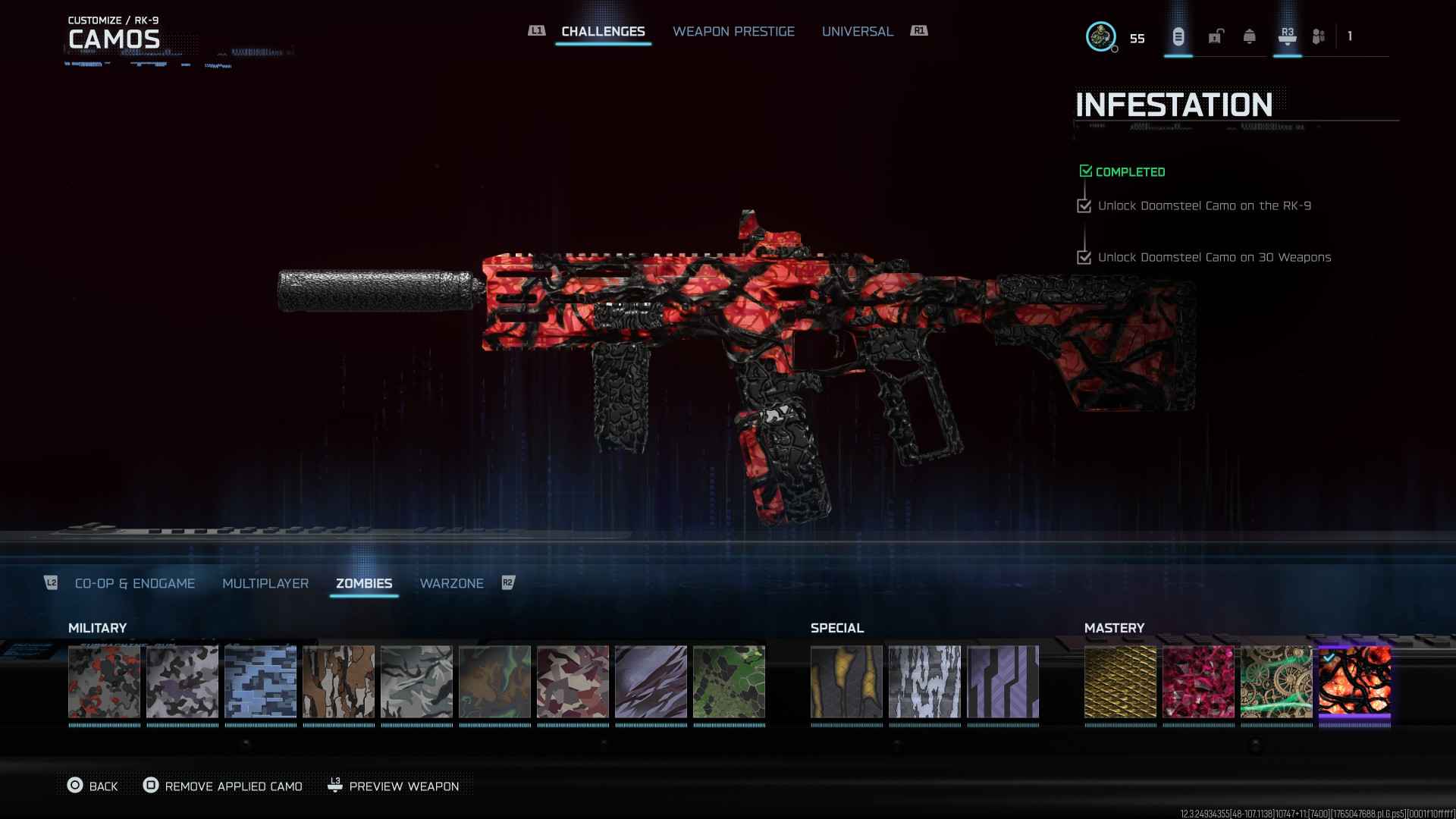This screenshot has width=1456, height=819.
Task: Select the equipped Infestation camo tile
Action: click(x=1354, y=682)
